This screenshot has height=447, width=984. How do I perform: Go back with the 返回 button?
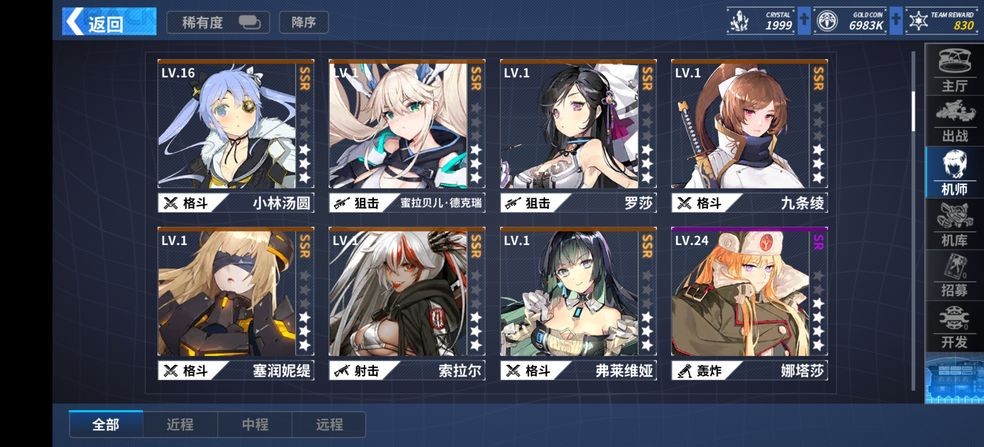(95, 22)
